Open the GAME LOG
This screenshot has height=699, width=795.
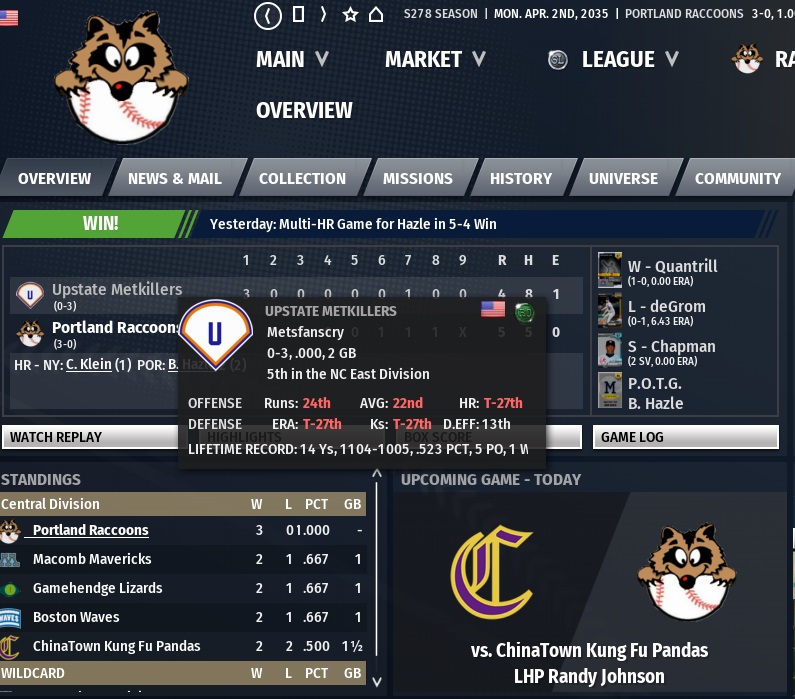click(x=685, y=437)
